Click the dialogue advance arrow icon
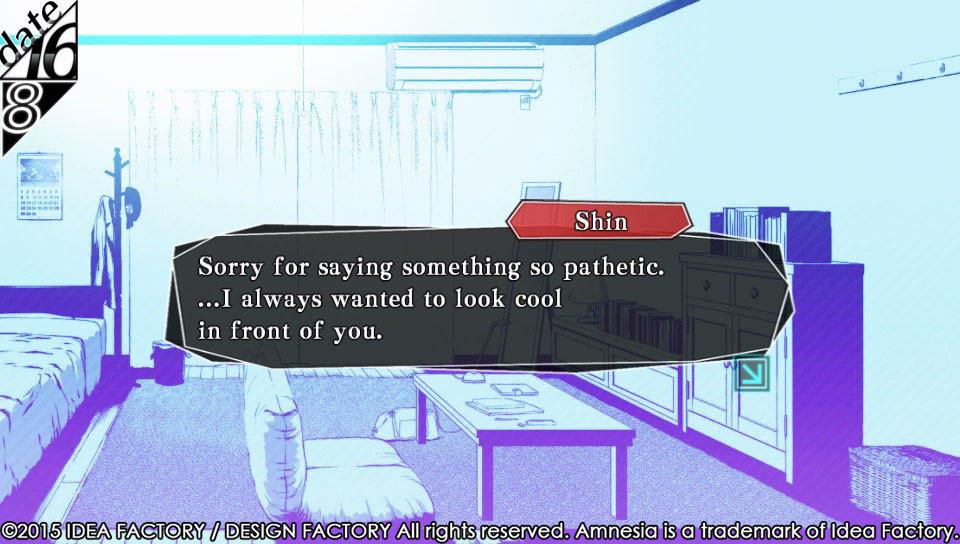960x544 pixels. pyautogui.click(x=751, y=374)
